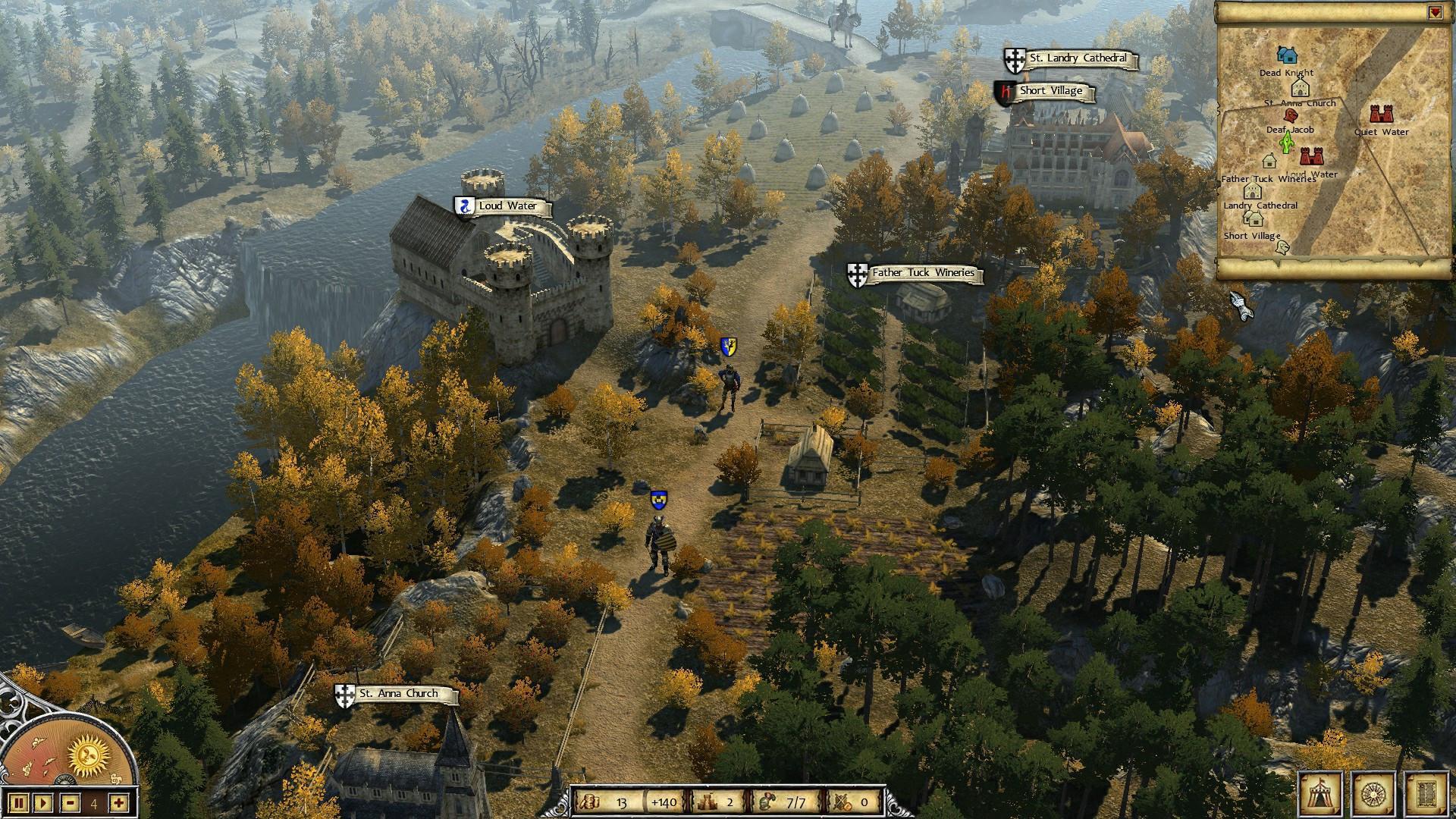Toggle pause on the time controls
1456x819 pixels.
coord(19,803)
